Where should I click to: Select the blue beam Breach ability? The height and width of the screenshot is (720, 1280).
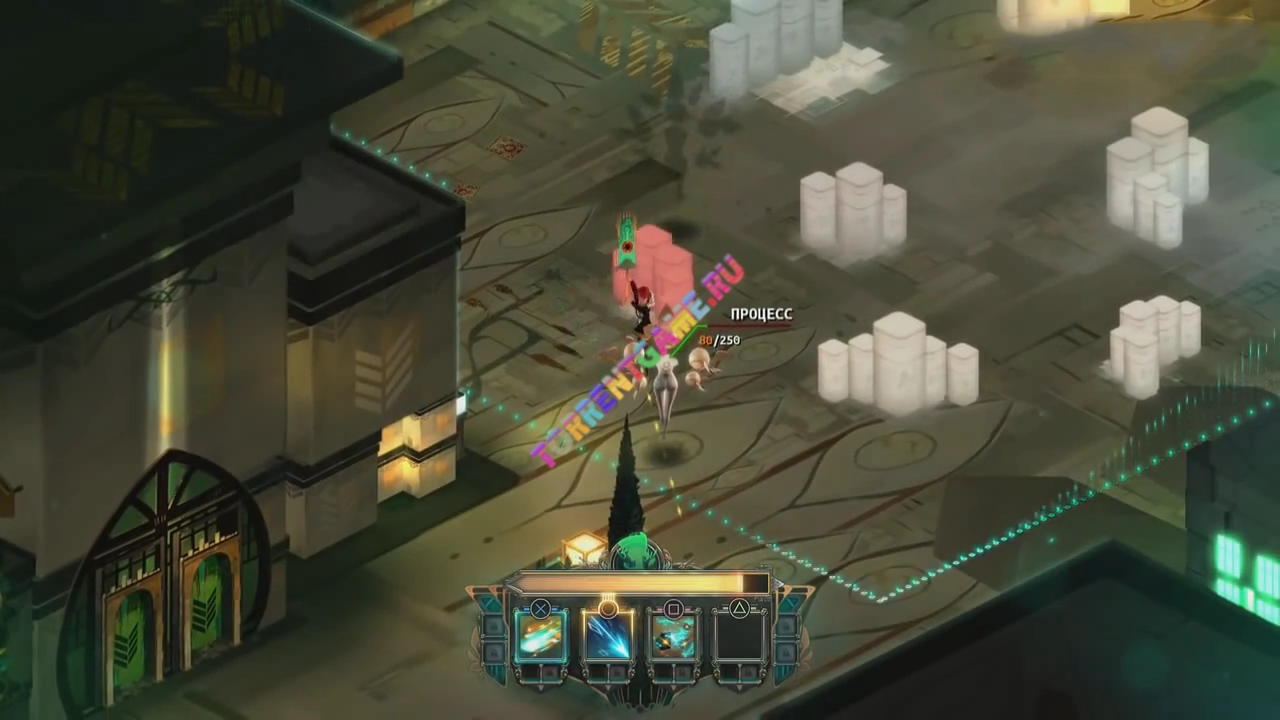point(607,638)
